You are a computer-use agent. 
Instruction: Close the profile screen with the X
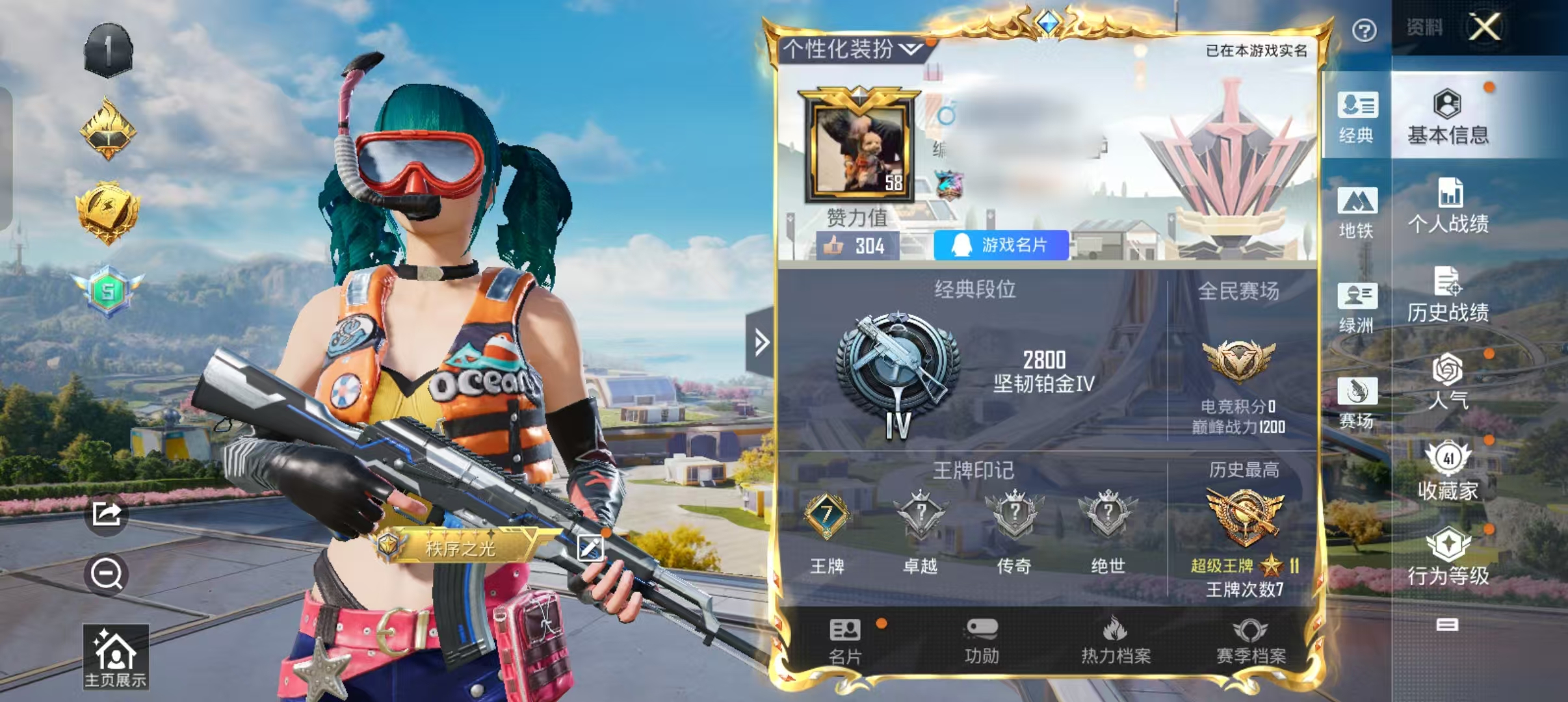[x=1485, y=28]
